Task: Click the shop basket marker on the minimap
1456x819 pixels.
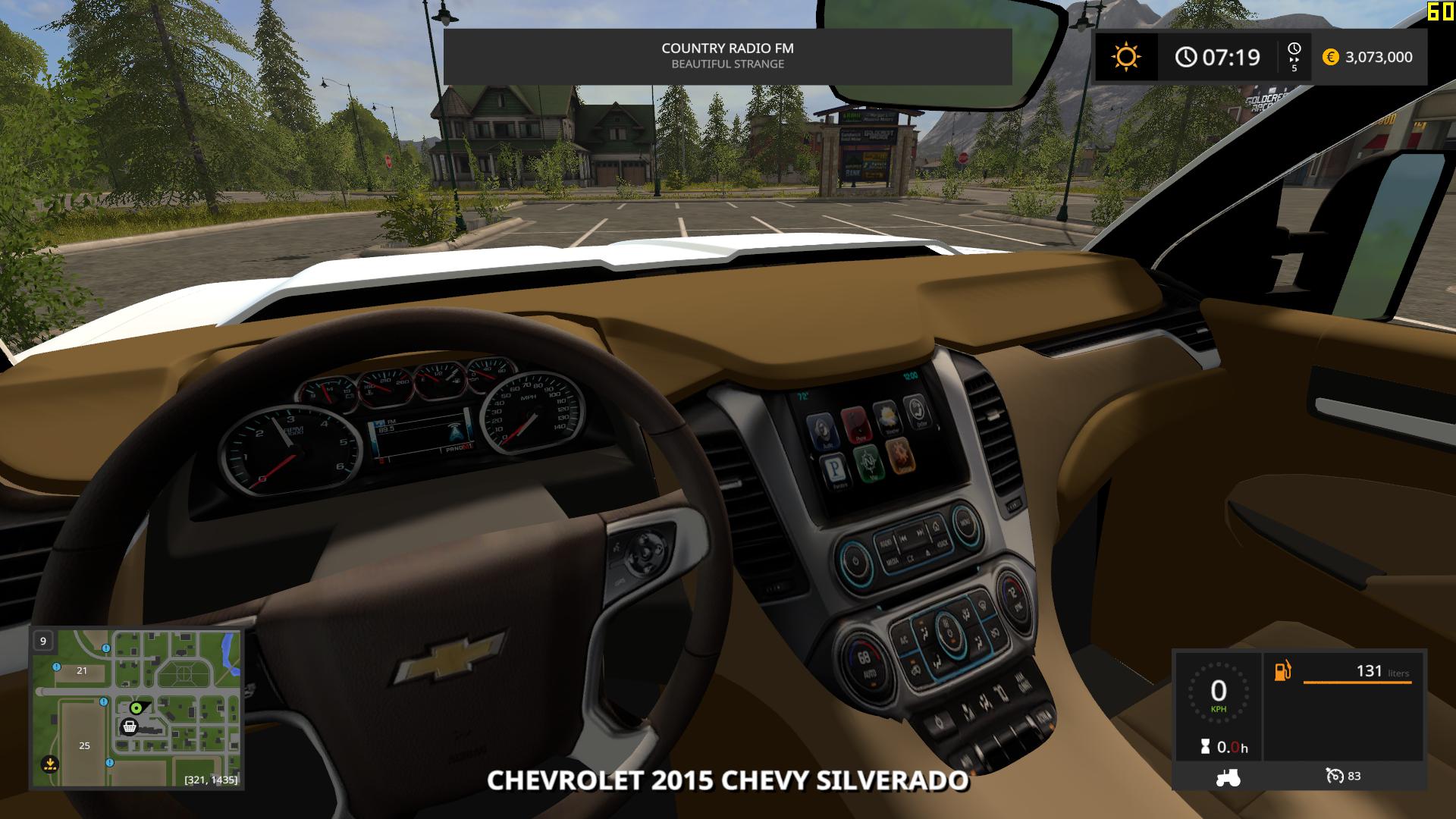Action: tap(130, 726)
